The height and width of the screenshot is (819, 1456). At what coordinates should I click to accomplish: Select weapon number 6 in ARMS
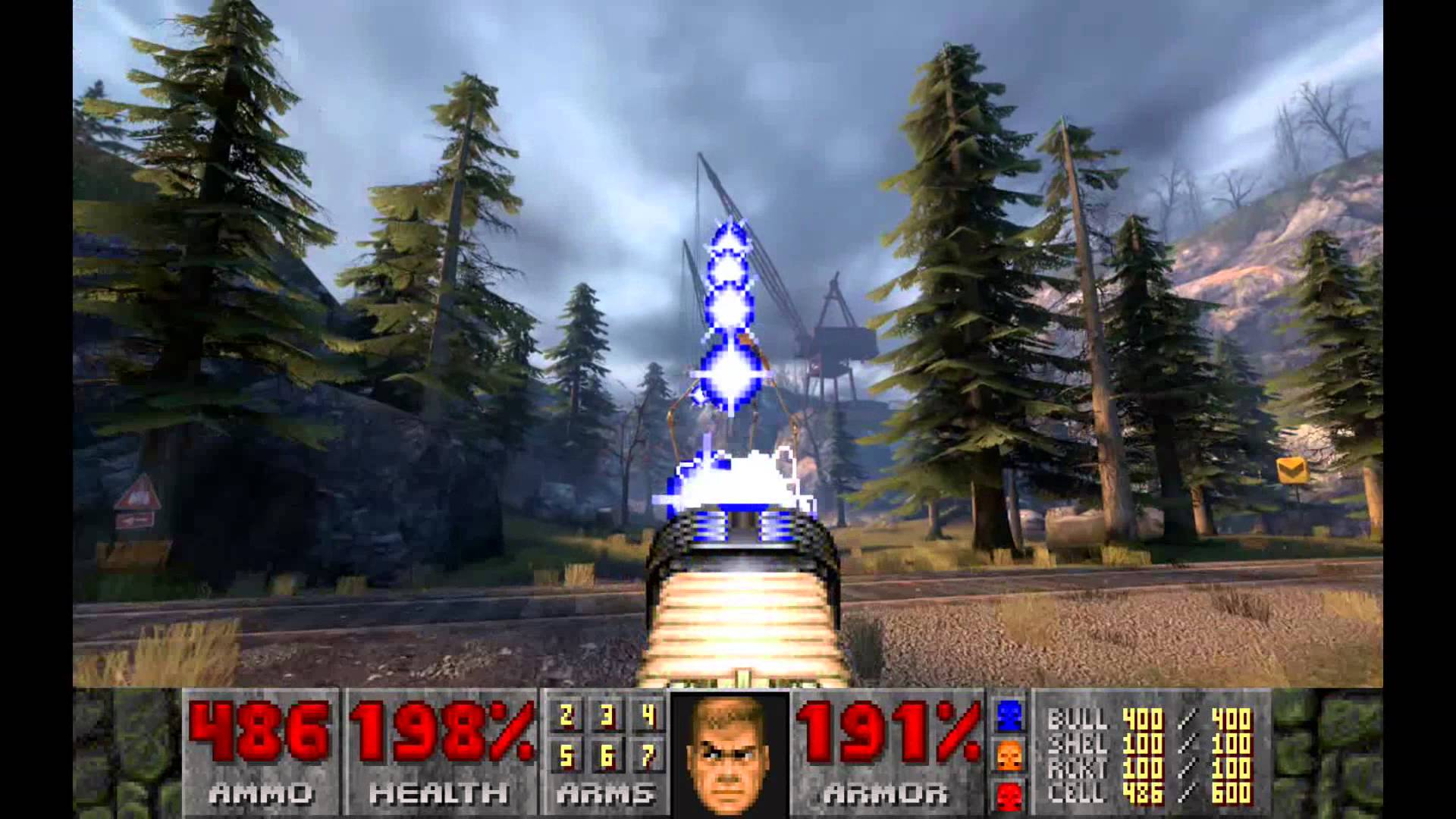pyautogui.click(x=607, y=756)
